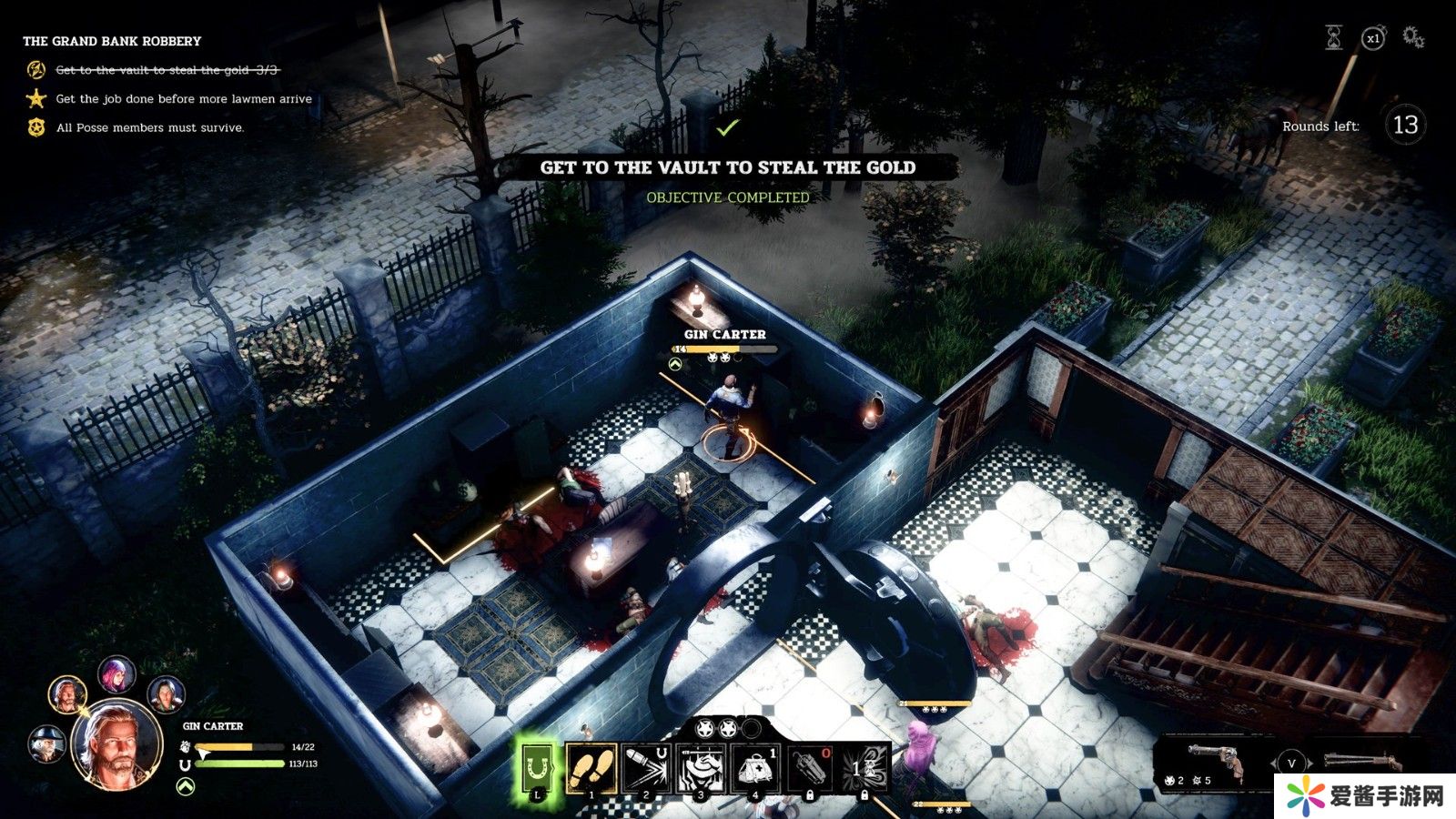Toggle the x1 game speed button

1372,38
